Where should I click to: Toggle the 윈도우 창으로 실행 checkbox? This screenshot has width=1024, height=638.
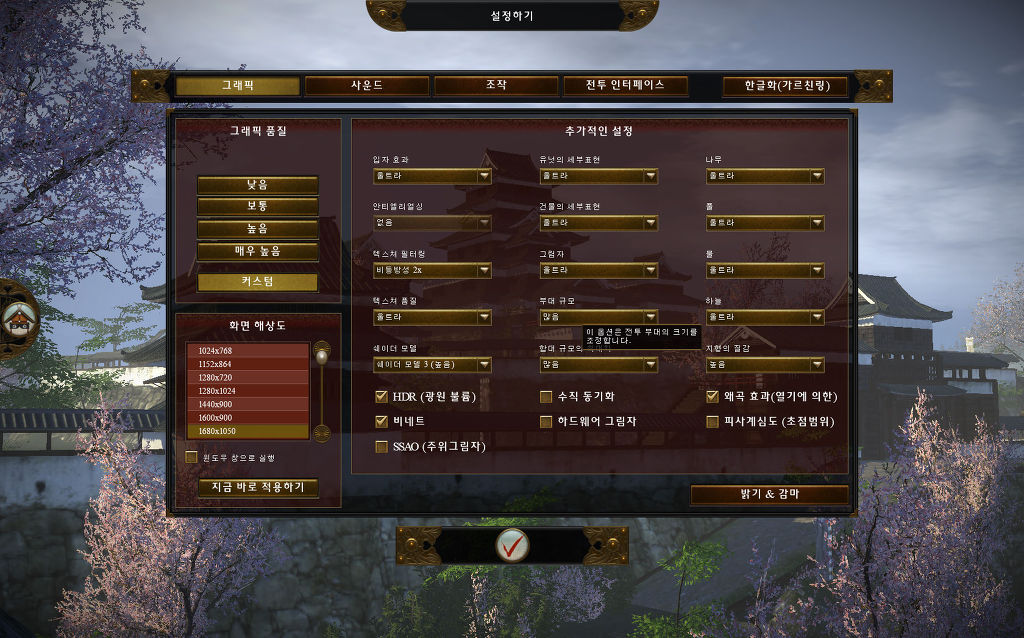pyautogui.click(x=192, y=458)
